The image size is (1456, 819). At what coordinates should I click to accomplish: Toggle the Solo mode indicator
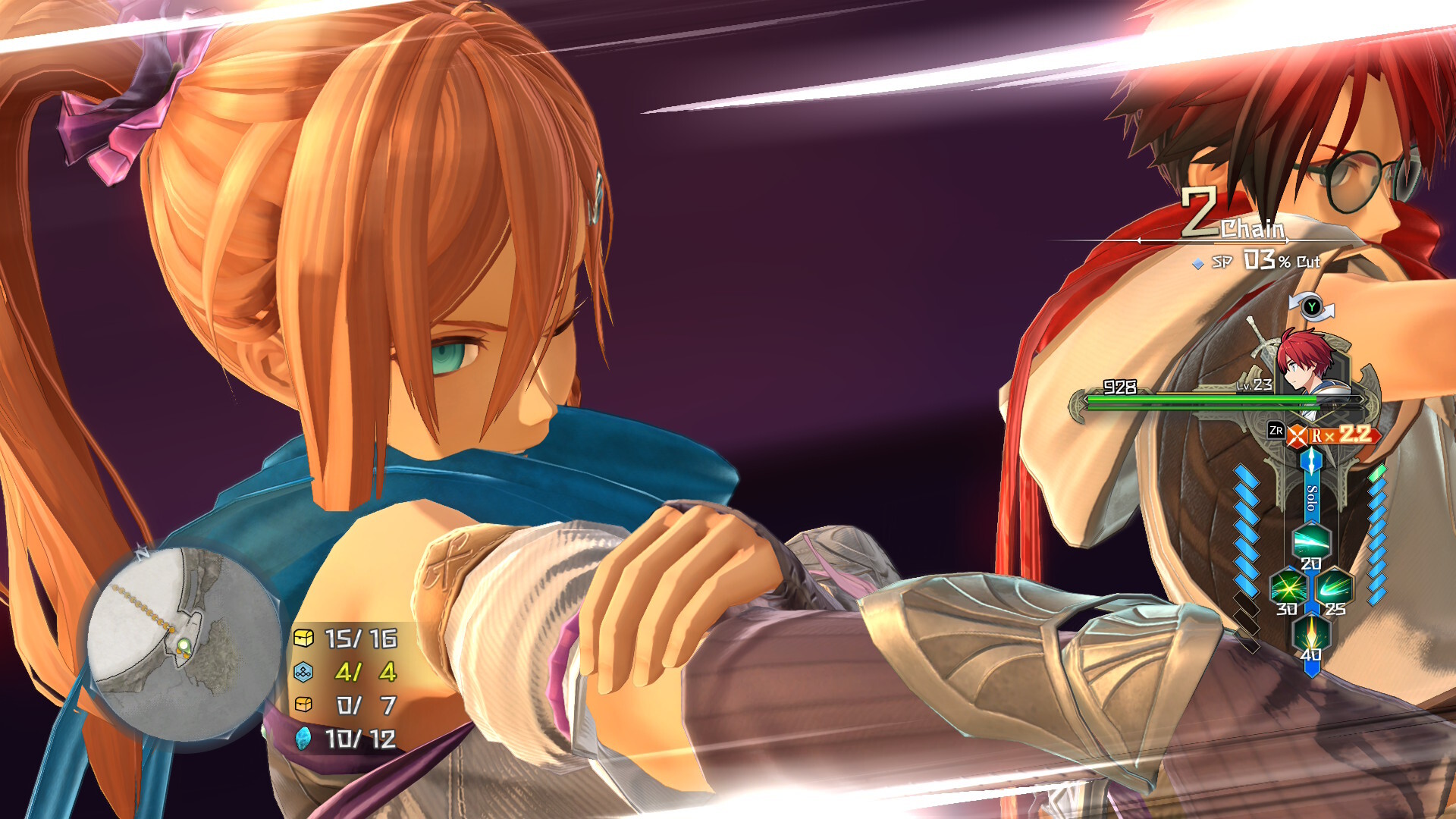[1311, 497]
